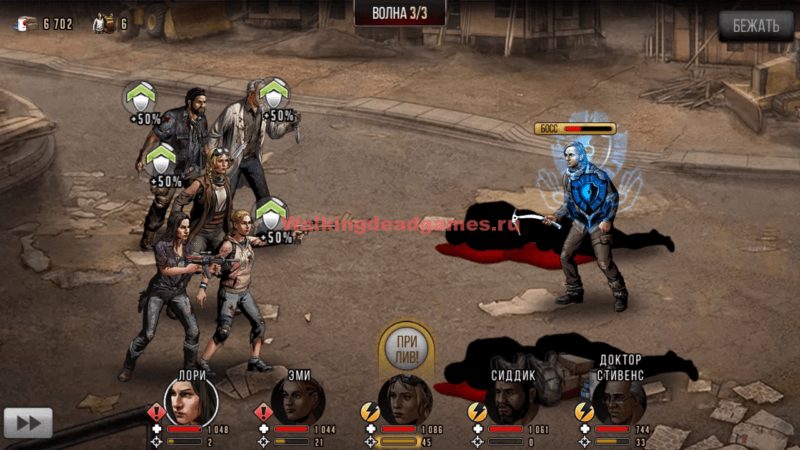Viewport: 800px width, 450px height.
Task: Select Сиддик's character portrait
Action: [x=512, y=402]
